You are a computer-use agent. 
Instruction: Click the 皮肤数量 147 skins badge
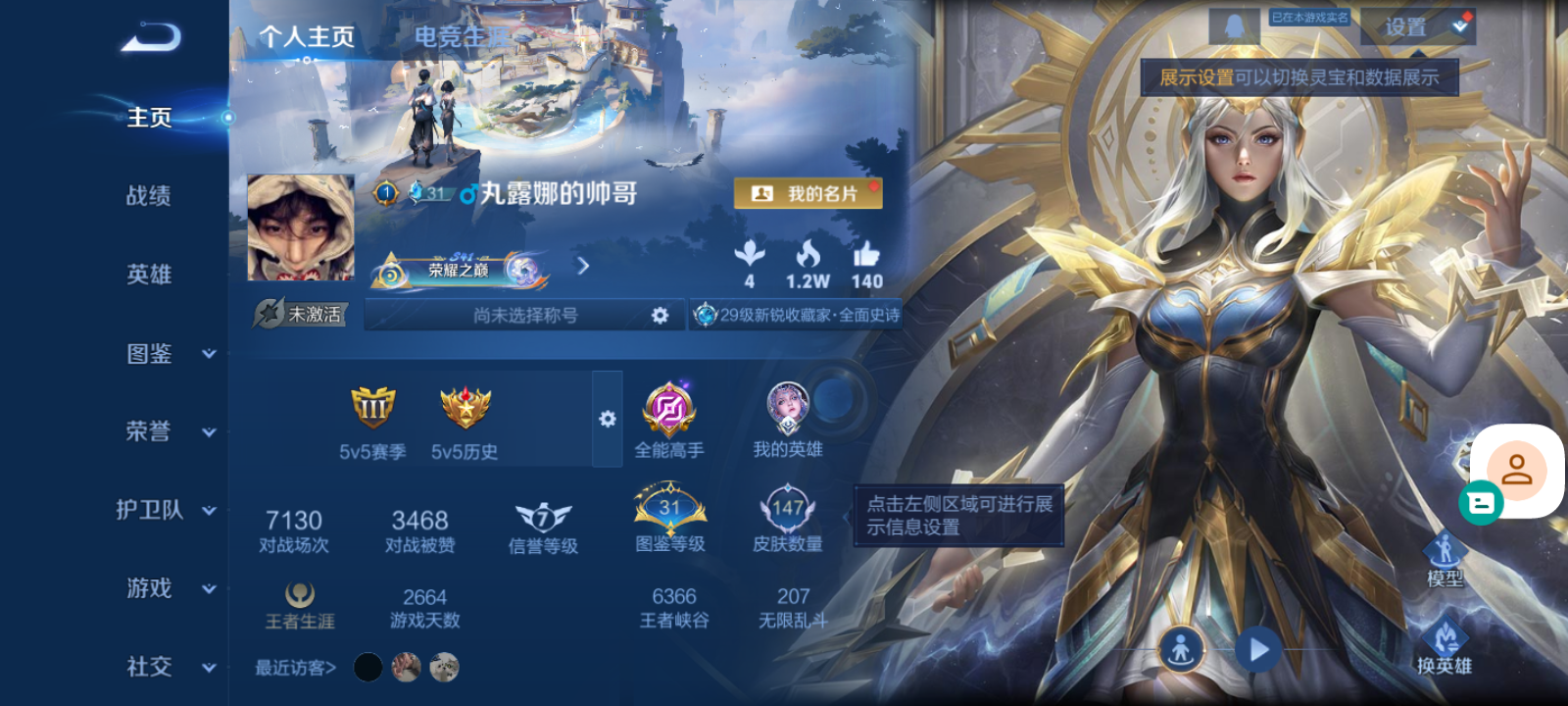tap(790, 508)
